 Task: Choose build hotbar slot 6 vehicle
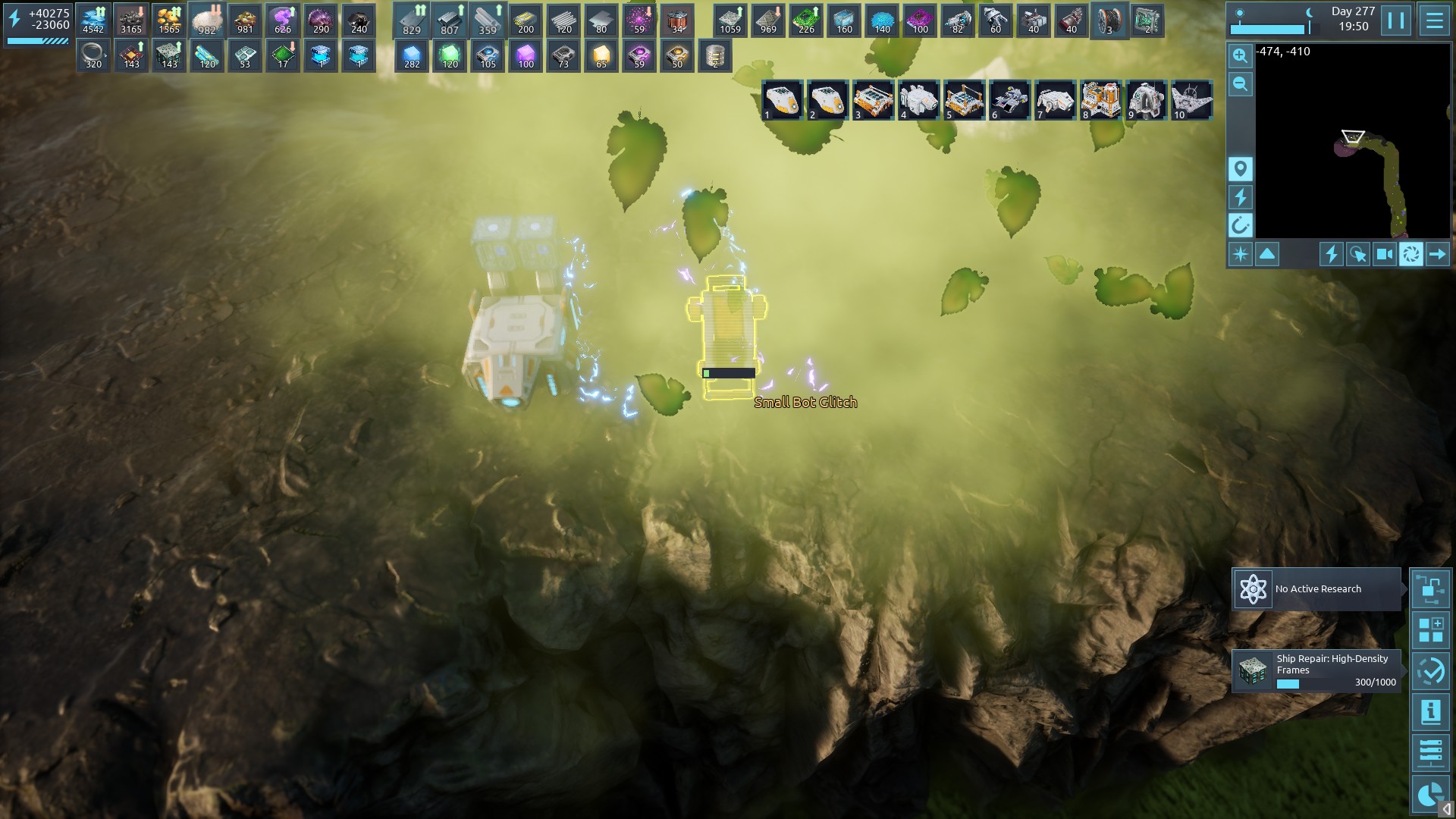(1009, 100)
